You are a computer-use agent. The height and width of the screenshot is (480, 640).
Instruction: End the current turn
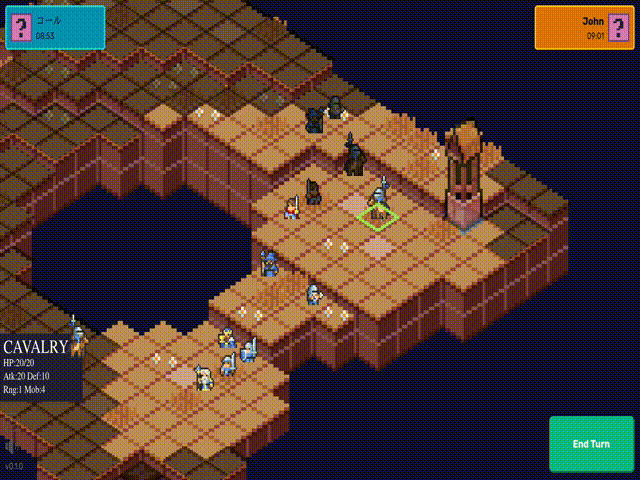[590, 444]
